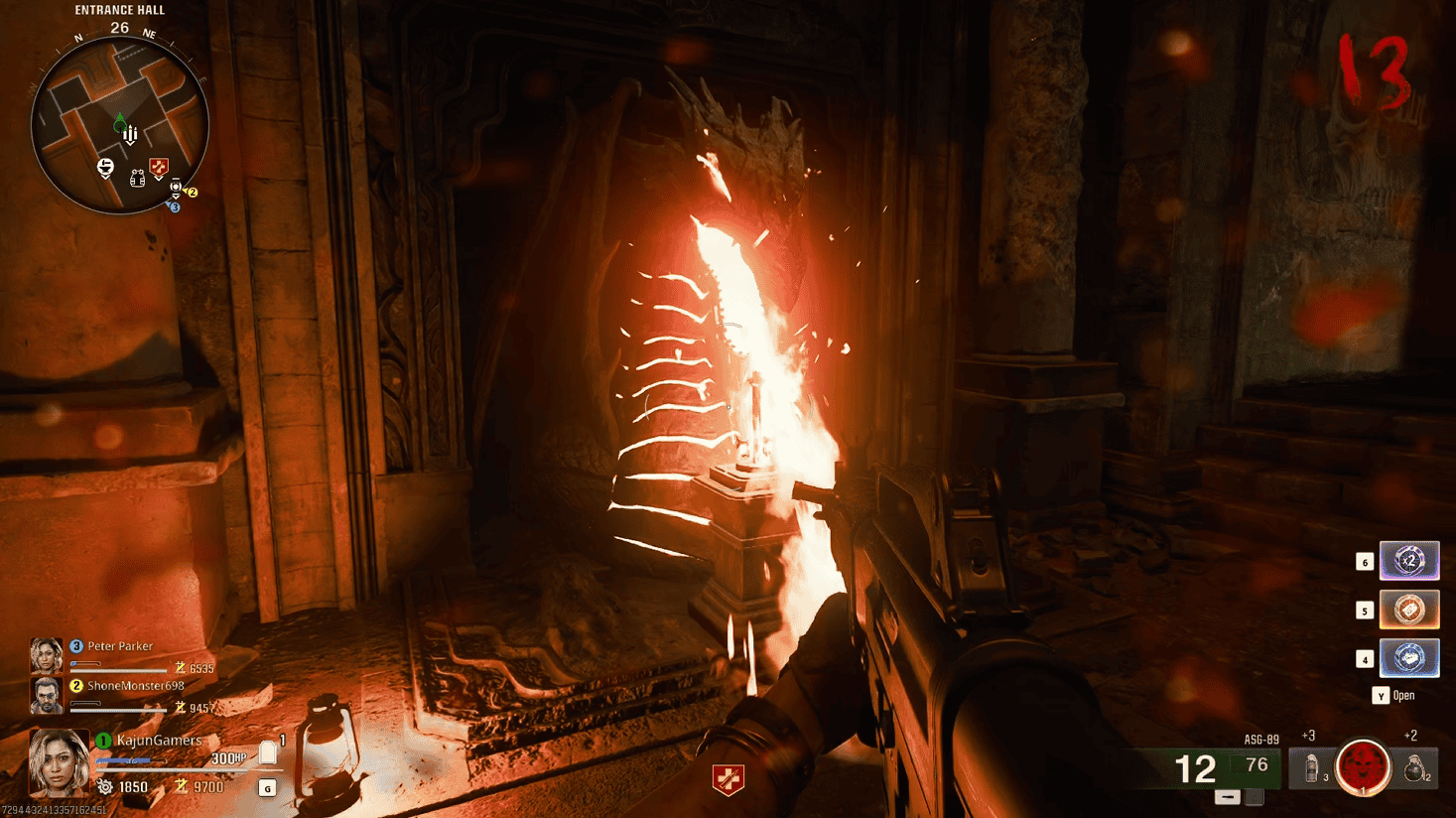Click the Entrance Hall location title
The image size is (1456, 818).
119,9
